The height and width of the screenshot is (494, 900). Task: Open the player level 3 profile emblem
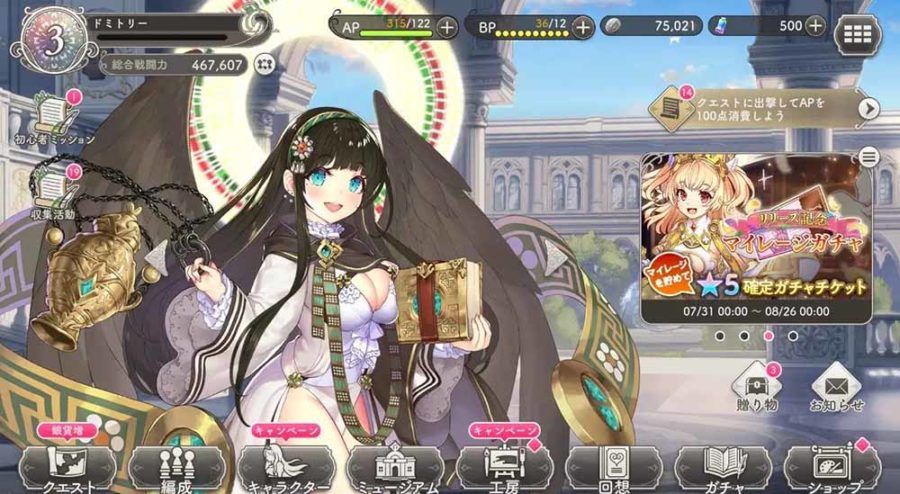47,41
